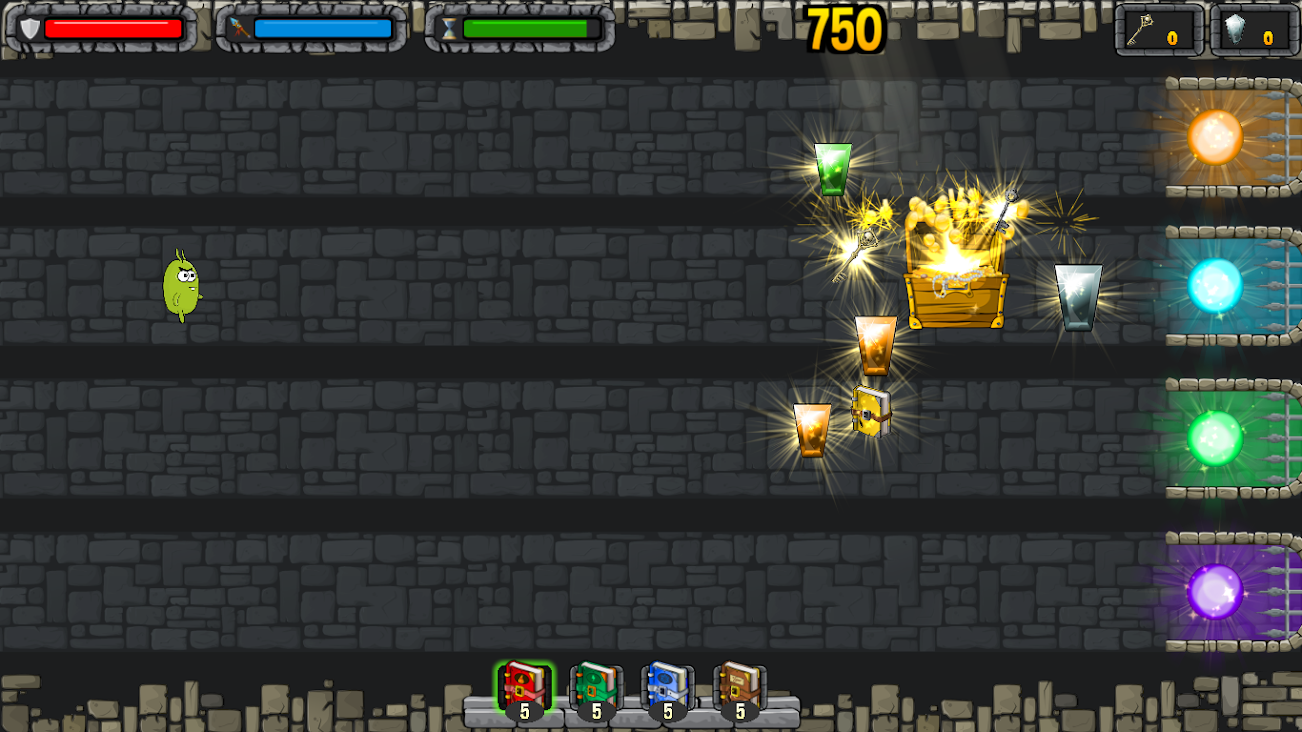Activate the orange orb portal
The height and width of the screenshot is (732, 1302).
pyautogui.click(x=1217, y=139)
